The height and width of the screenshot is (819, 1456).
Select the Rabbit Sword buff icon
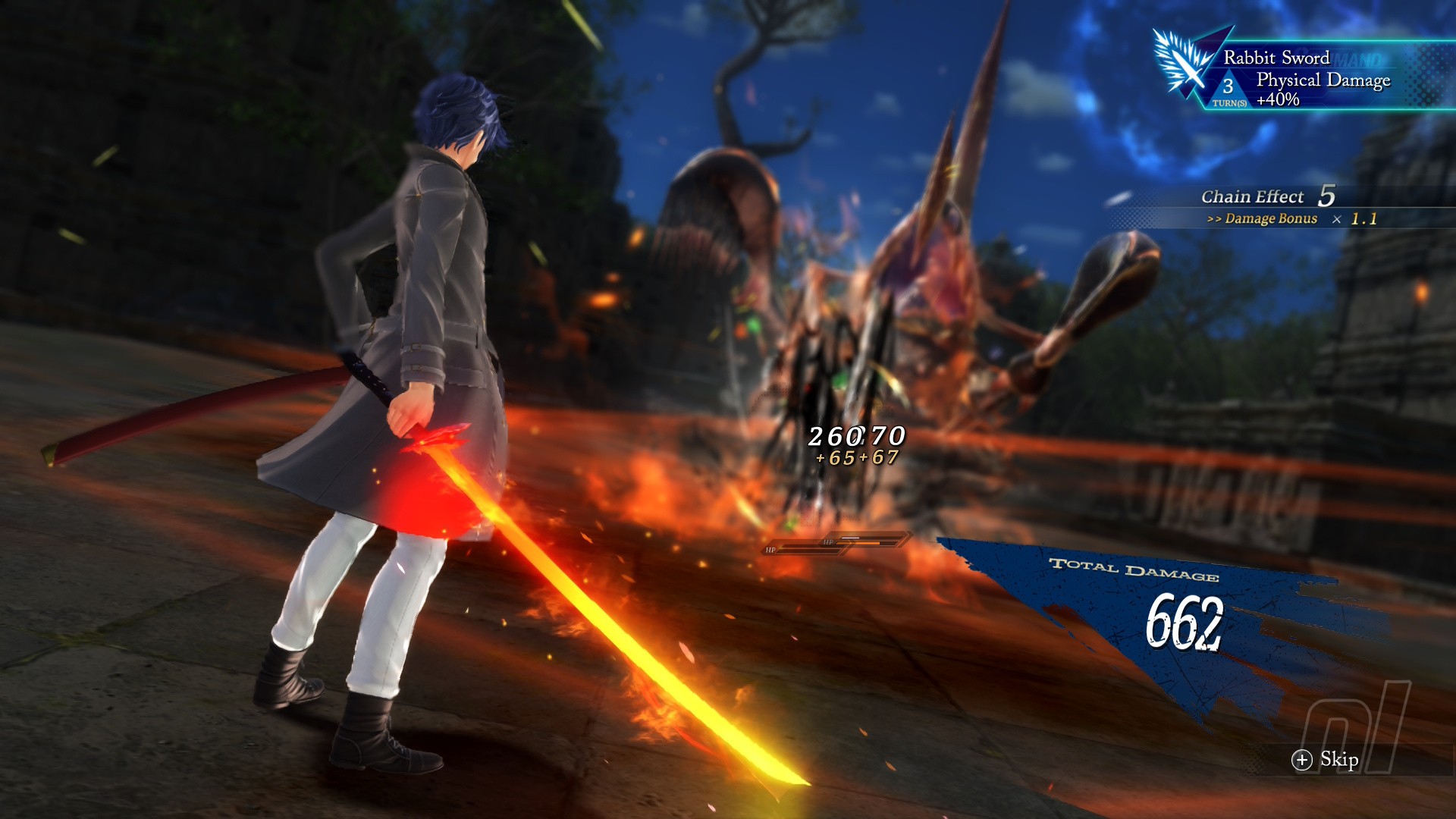coord(1183,64)
